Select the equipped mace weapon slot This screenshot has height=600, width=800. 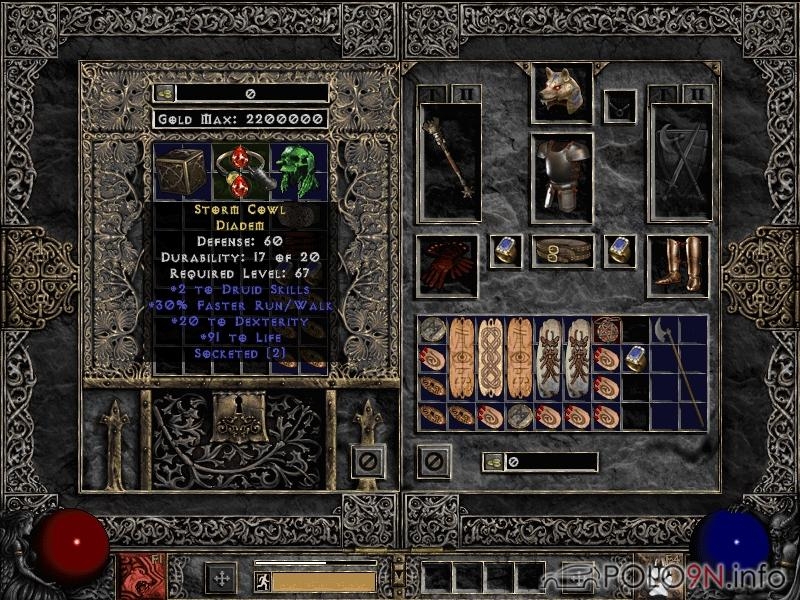click(x=450, y=160)
